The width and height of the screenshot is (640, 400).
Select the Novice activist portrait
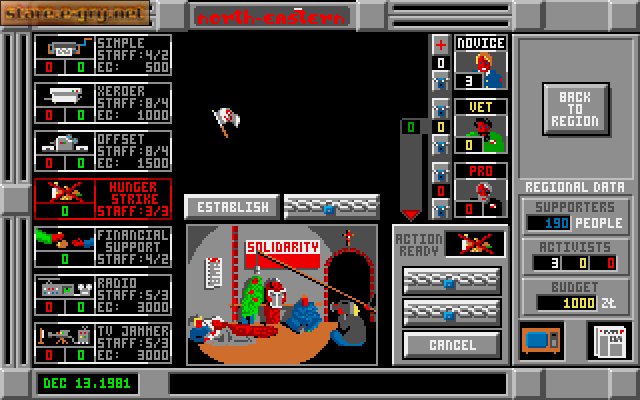point(481,69)
